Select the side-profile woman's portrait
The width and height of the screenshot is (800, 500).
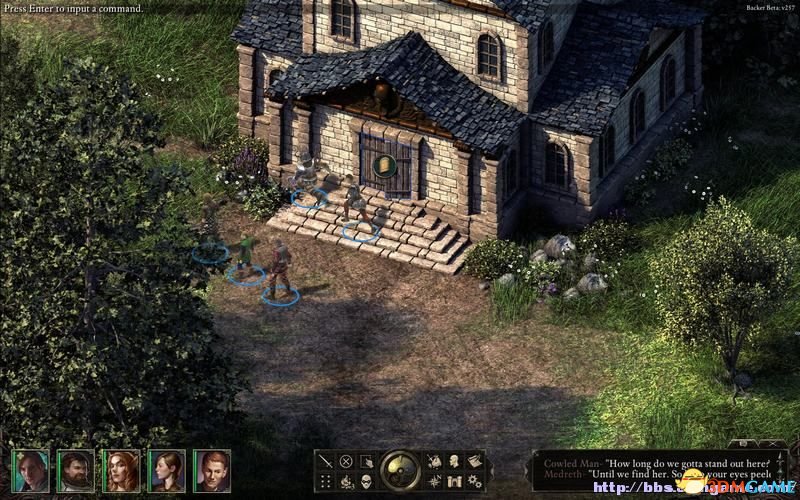click(166, 470)
